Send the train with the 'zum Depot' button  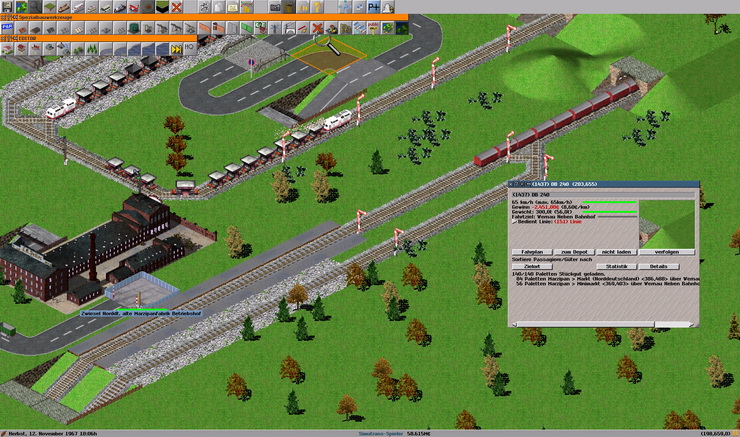tap(571, 252)
